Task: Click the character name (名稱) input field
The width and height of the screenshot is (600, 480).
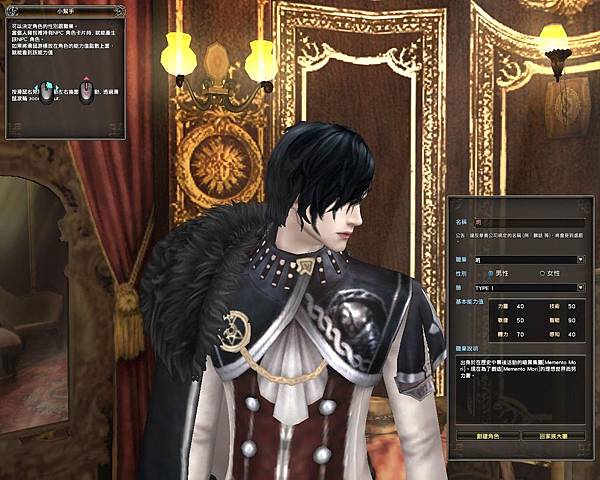Action: point(529,221)
